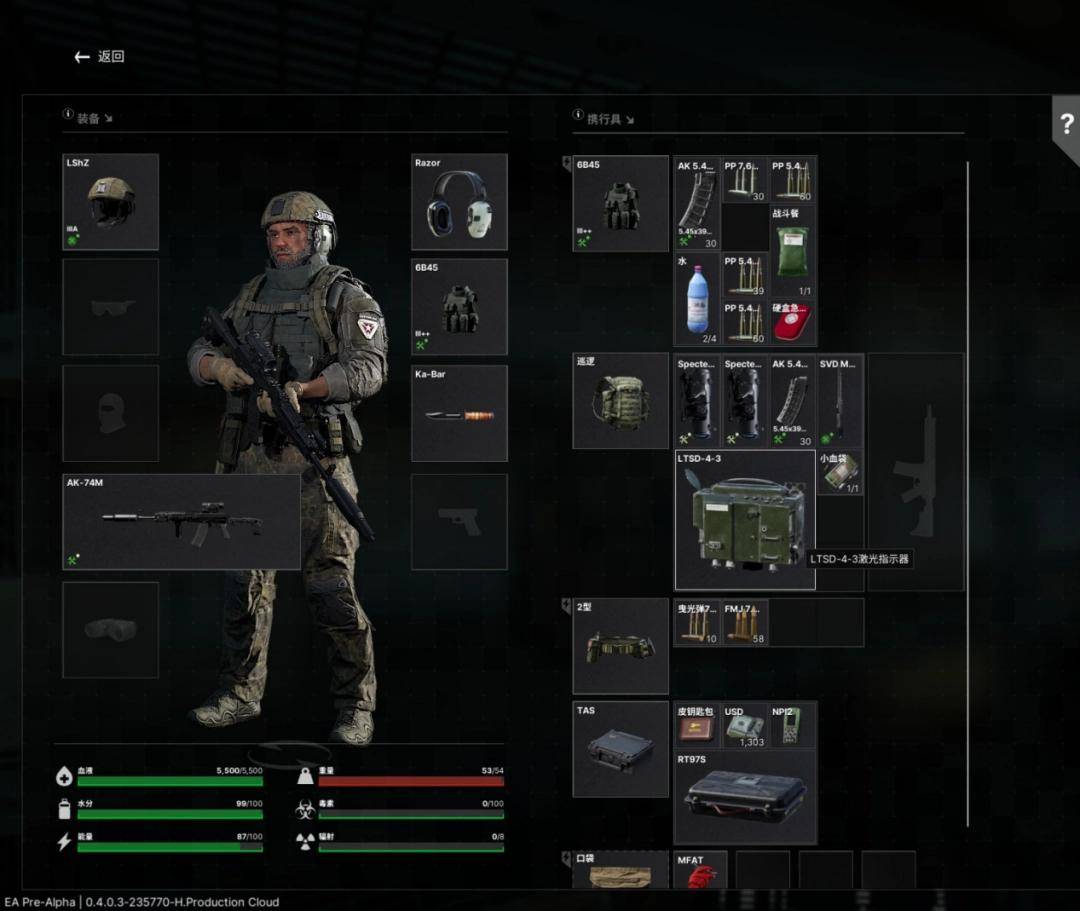The width and height of the screenshot is (1080, 911).
Task: Click the 巡逻 backpack slot
Action: (x=620, y=401)
